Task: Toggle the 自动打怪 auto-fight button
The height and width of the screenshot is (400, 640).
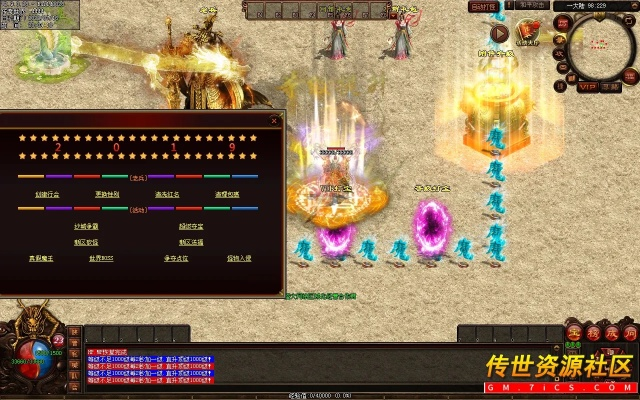Action: pyautogui.click(x=483, y=6)
